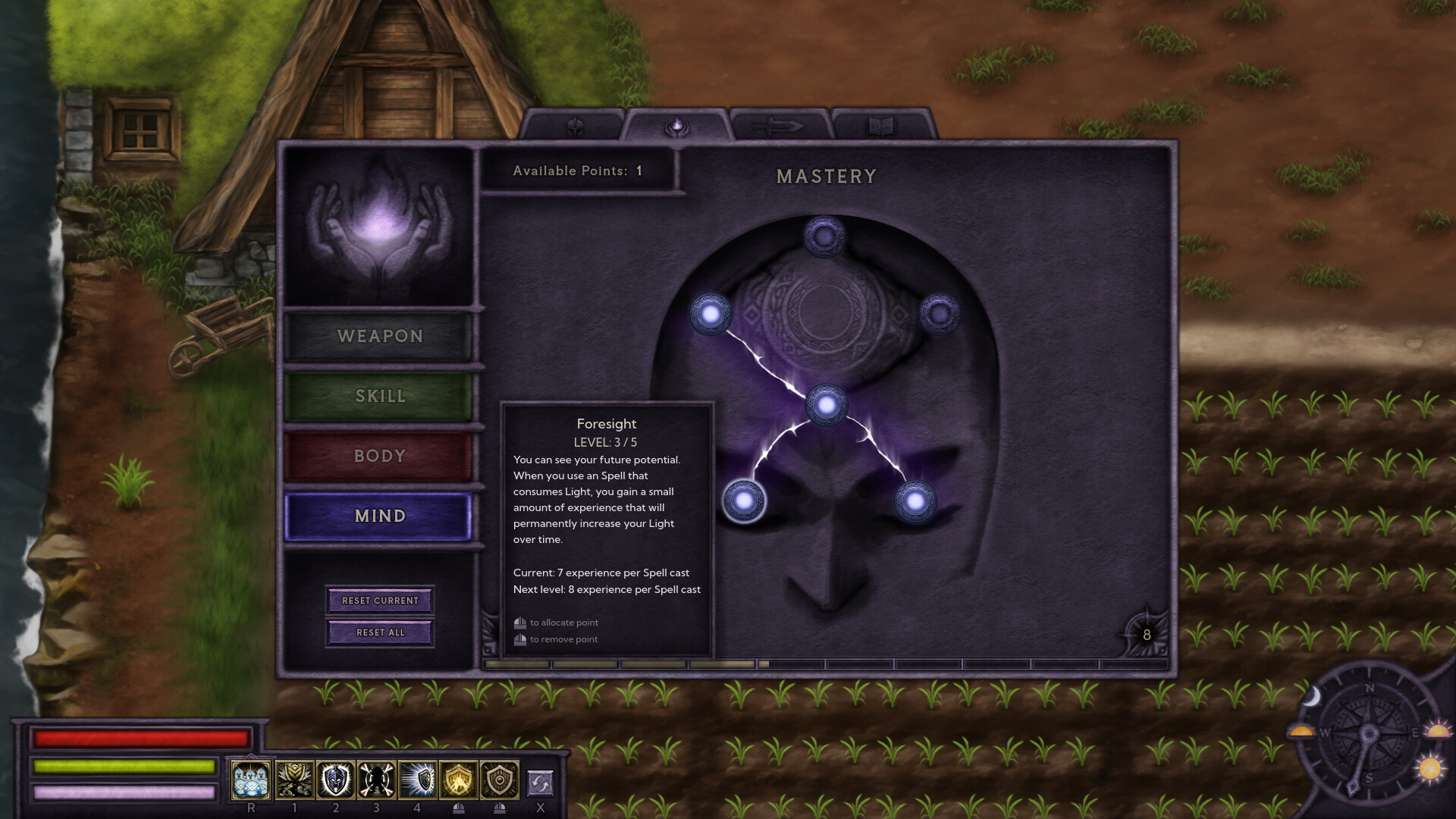The height and width of the screenshot is (819, 1456).
Task: Open the Skill mastery category
Action: [380, 396]
